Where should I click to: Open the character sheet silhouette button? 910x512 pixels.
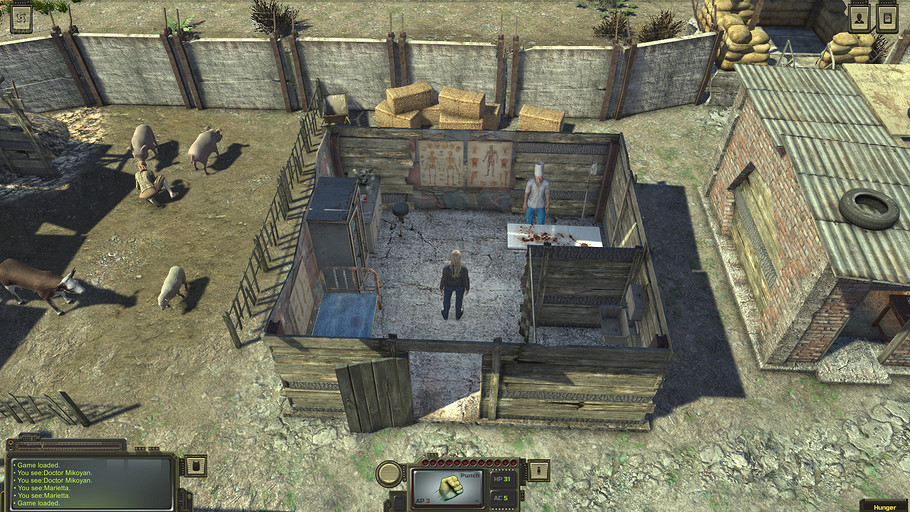pyautogui.click(x=859, y=16)
